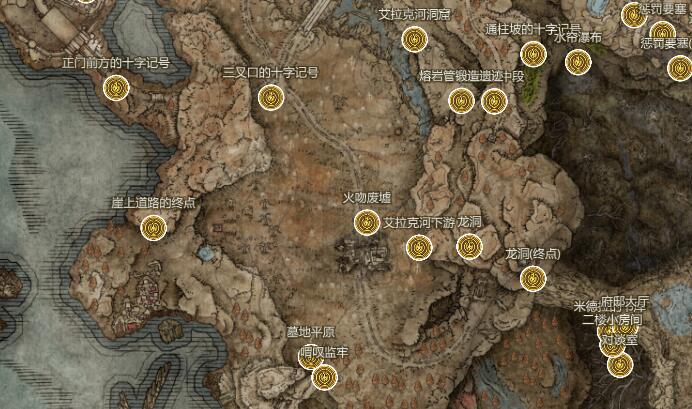Click the 三叉口的十字记号 marker
This screenshot has width=692, height=409.
pyautogui.click(x=271, y=97)
